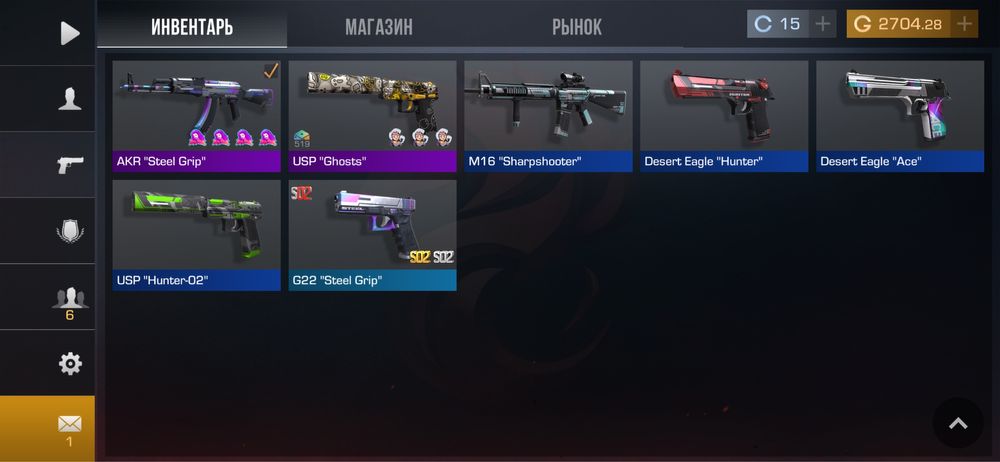Choose the USP "Ghosts" skin
The height and width of the screenshot is (462, 1000).
(x=372, y=116)
